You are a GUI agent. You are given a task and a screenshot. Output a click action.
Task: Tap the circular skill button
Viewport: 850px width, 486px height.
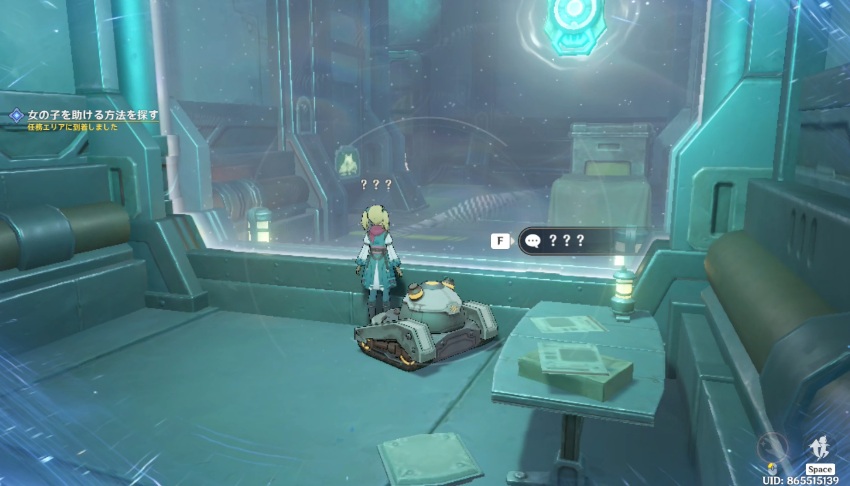771,448
